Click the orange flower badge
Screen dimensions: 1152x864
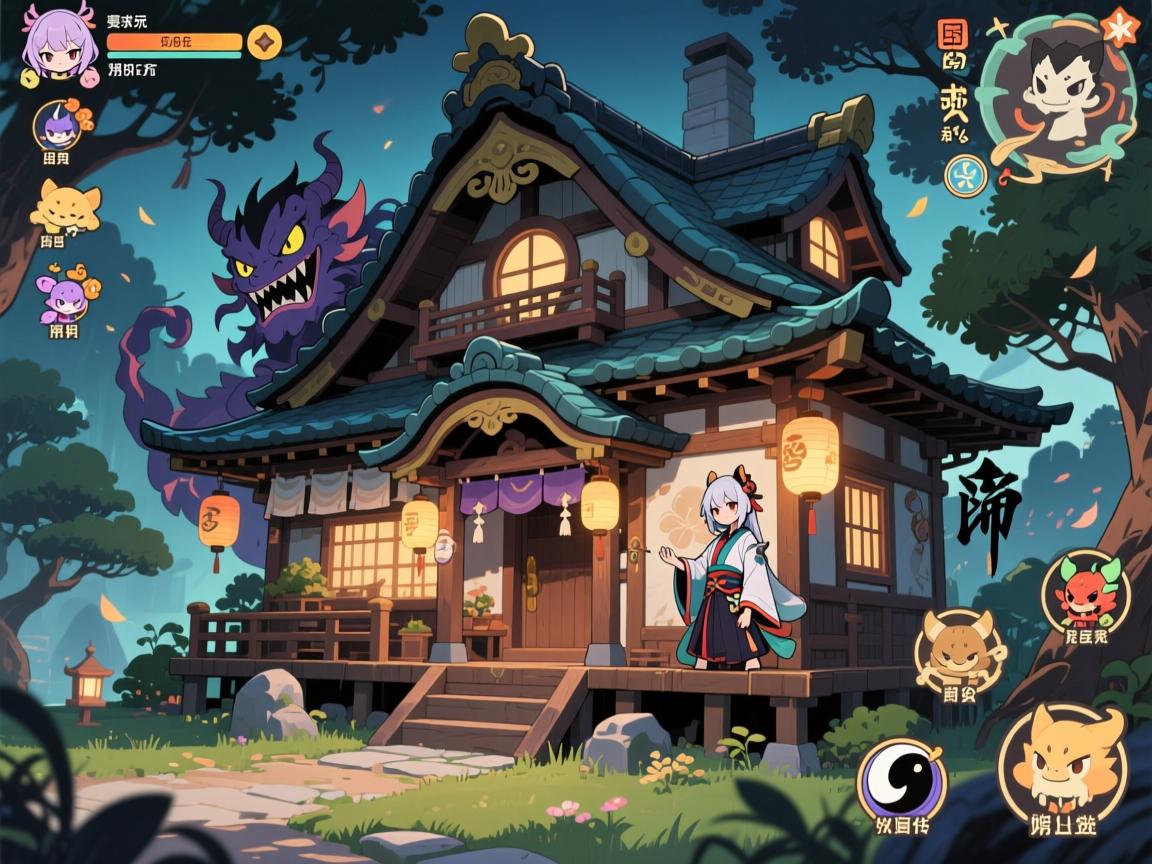tap(1120, 25)
